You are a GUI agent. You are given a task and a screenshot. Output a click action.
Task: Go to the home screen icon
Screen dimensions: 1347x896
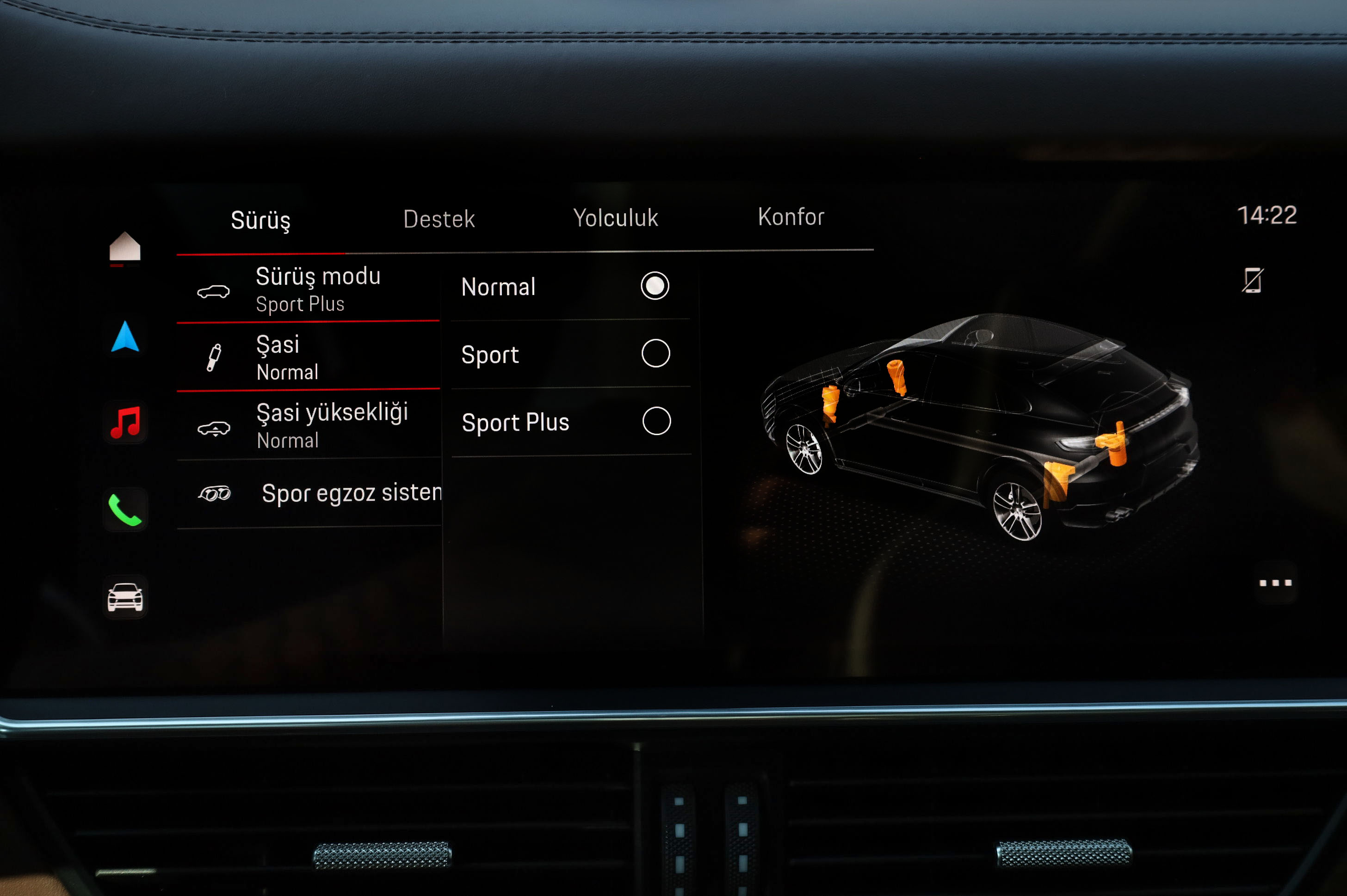click(x=124, y=247)
